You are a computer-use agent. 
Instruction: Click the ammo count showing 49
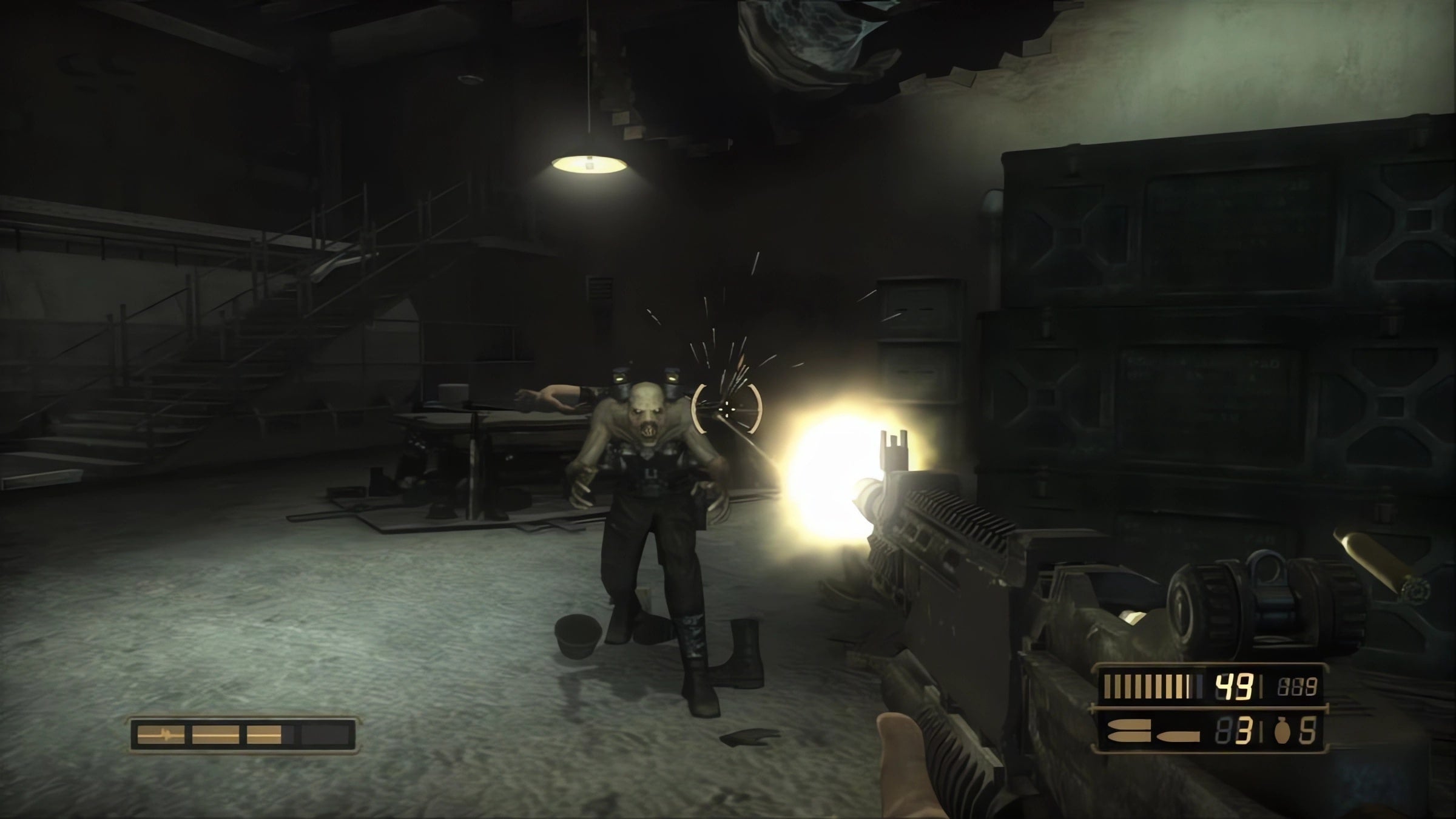click(1235, 687)
